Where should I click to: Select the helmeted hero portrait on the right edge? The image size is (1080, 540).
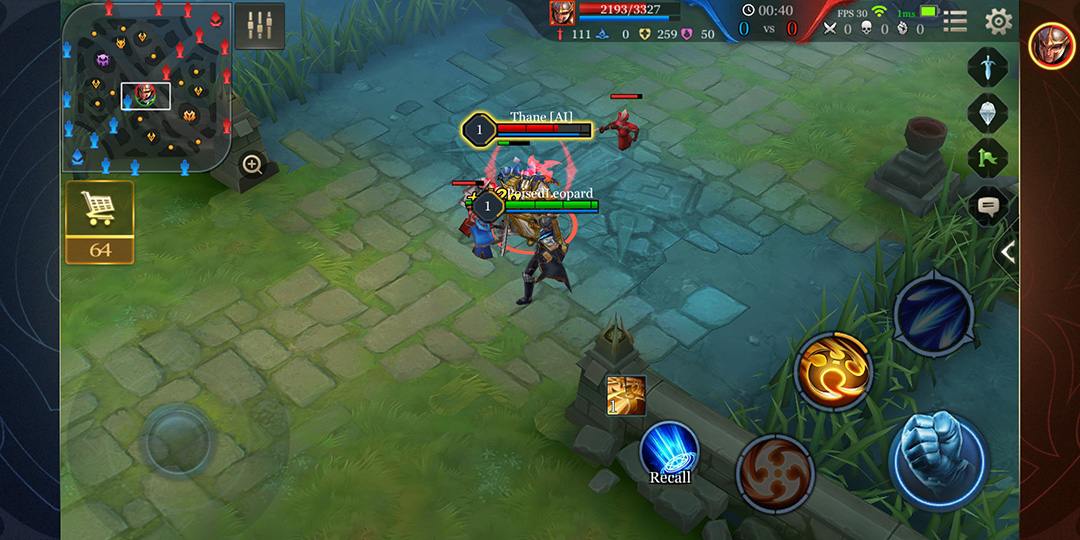coord(1052,45)
